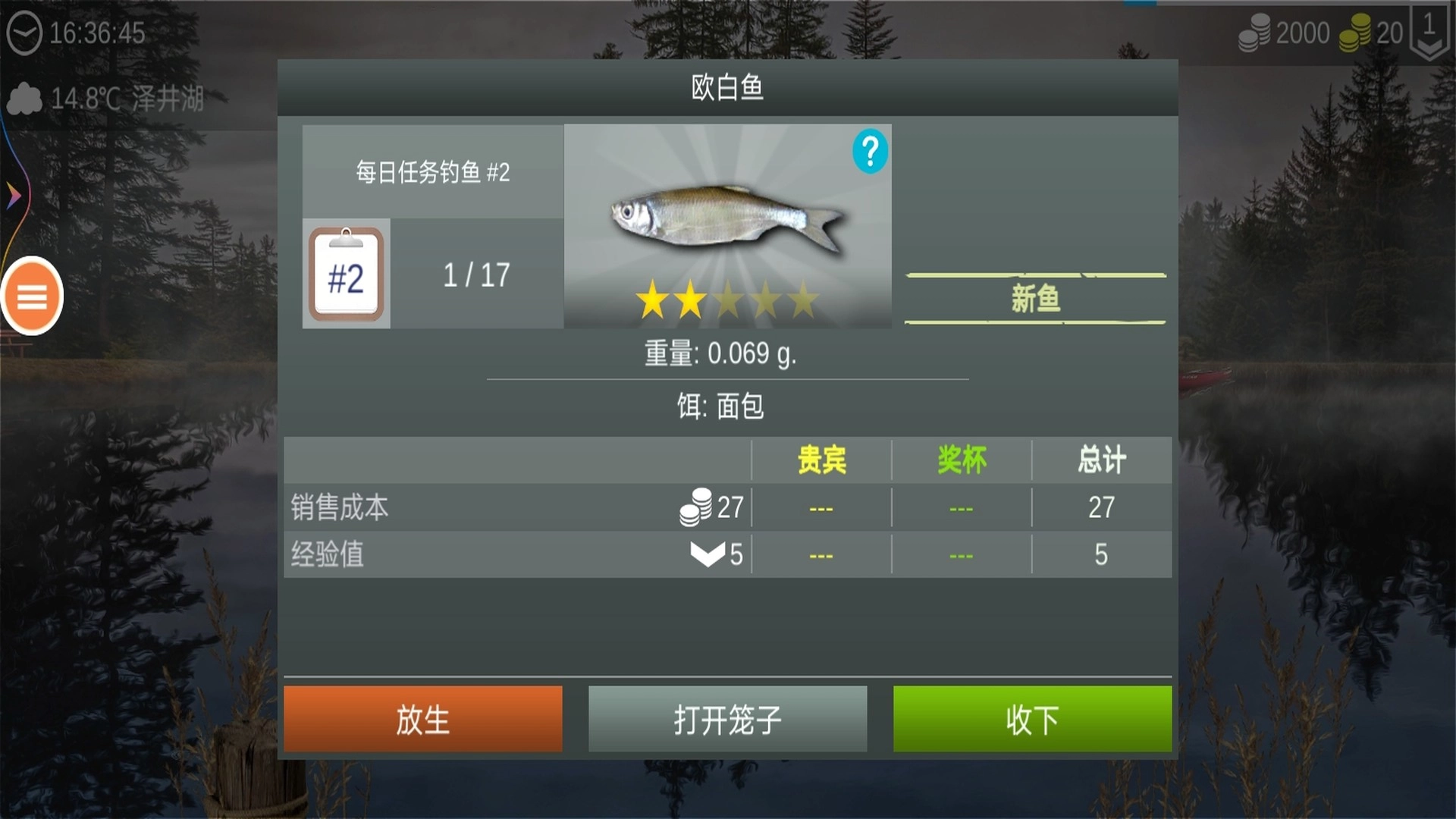Click the 放生 release button

422,719
